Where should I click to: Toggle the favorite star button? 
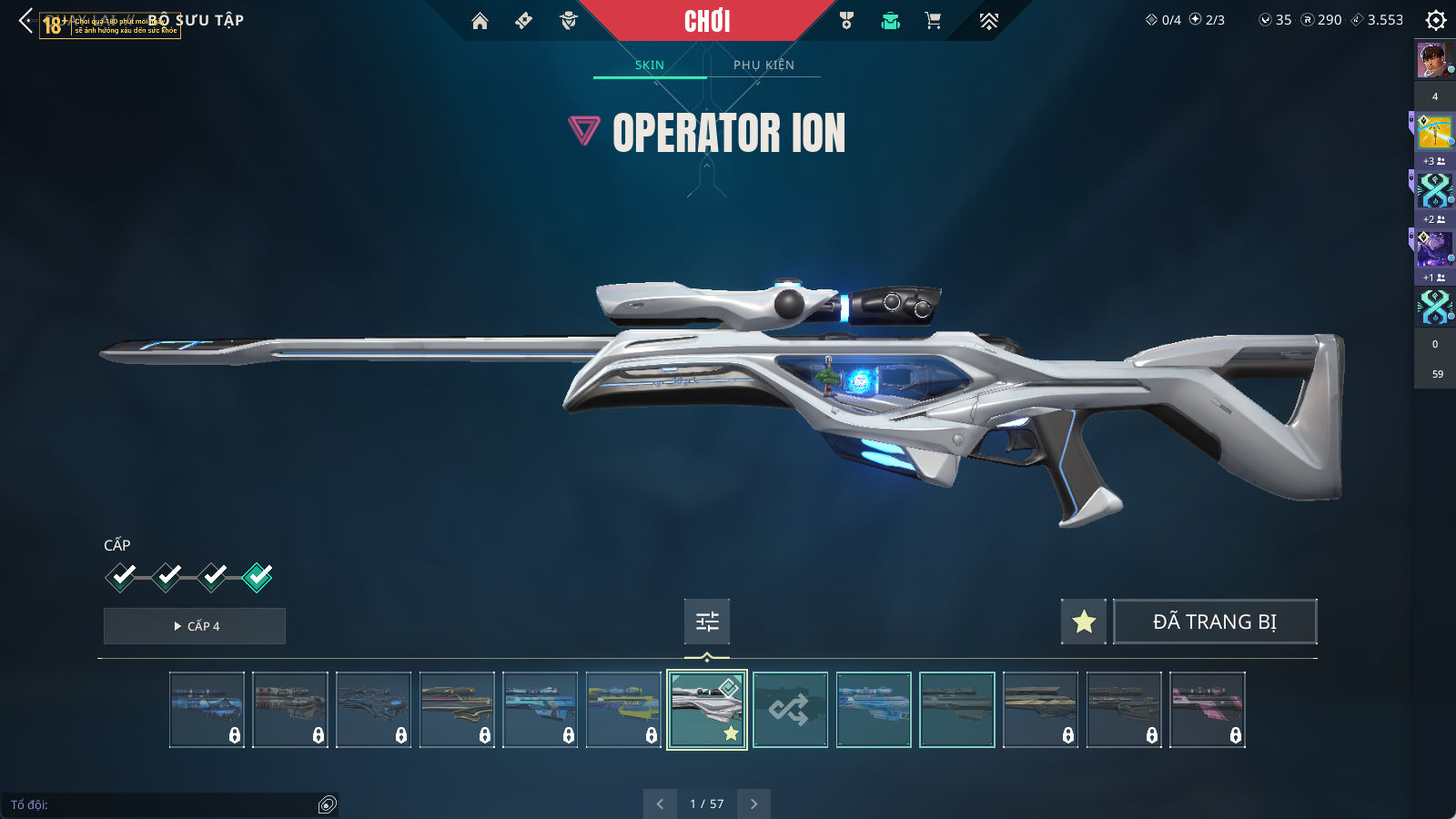1084,622
